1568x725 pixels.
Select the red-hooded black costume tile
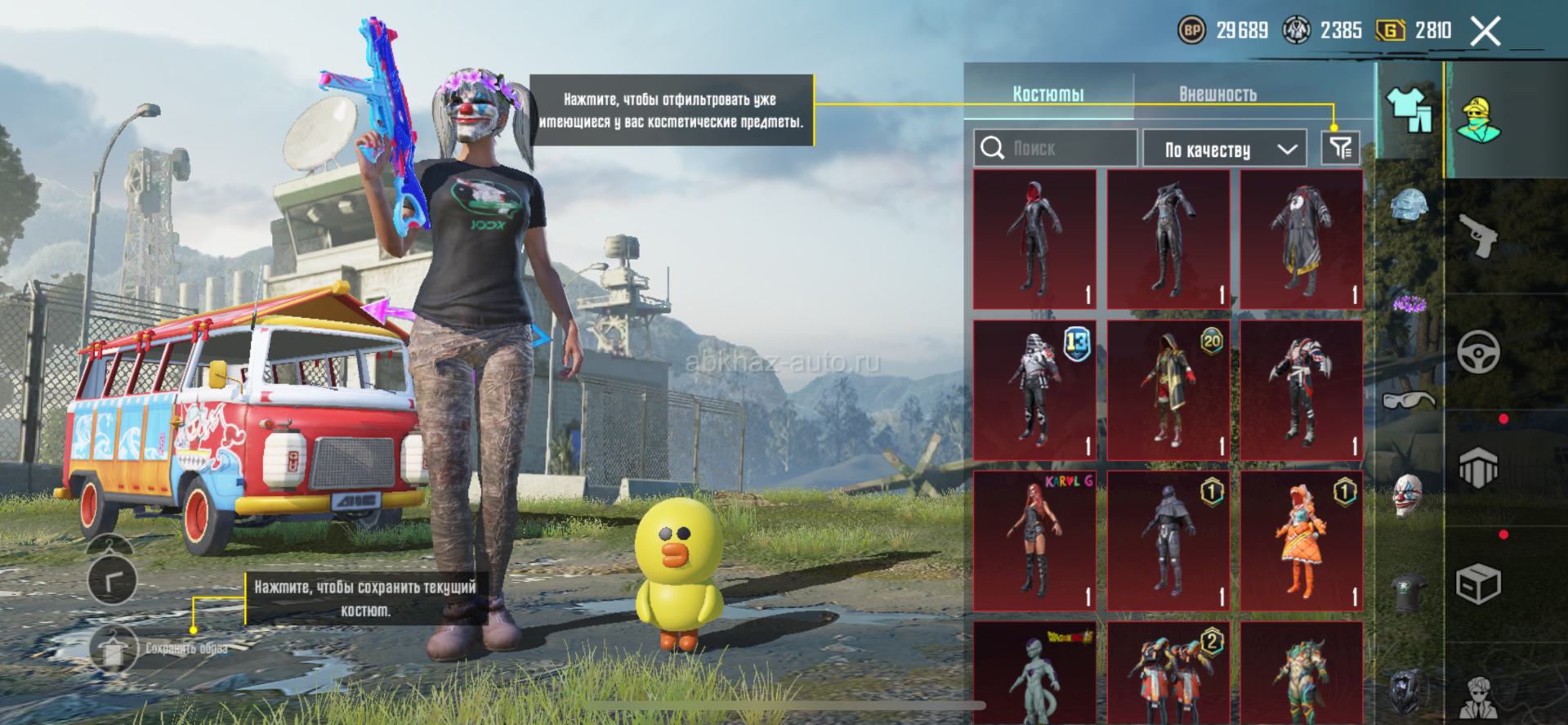click(x=1034, y=239)
